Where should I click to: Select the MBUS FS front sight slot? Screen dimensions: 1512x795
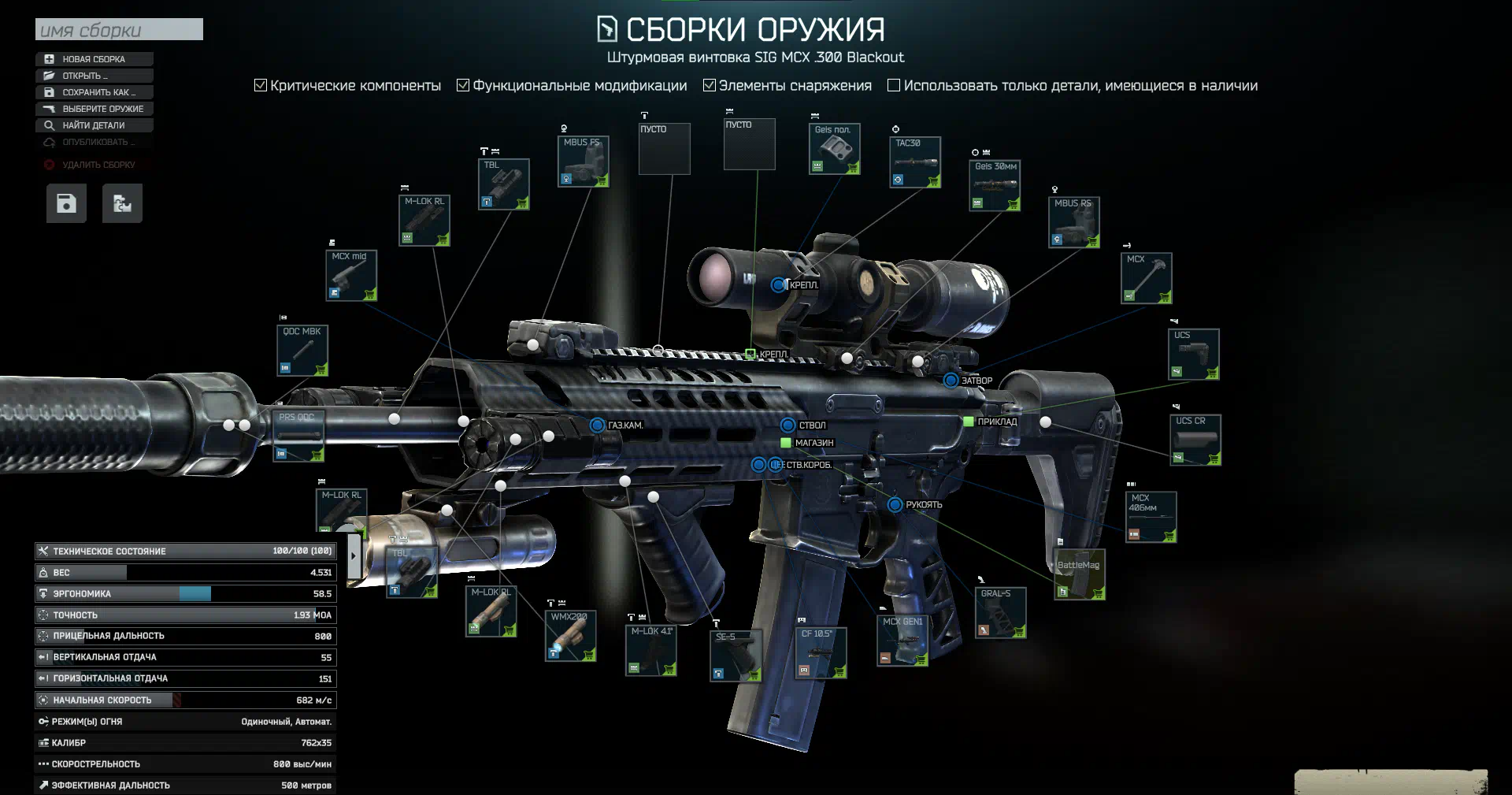click(583, 162)
